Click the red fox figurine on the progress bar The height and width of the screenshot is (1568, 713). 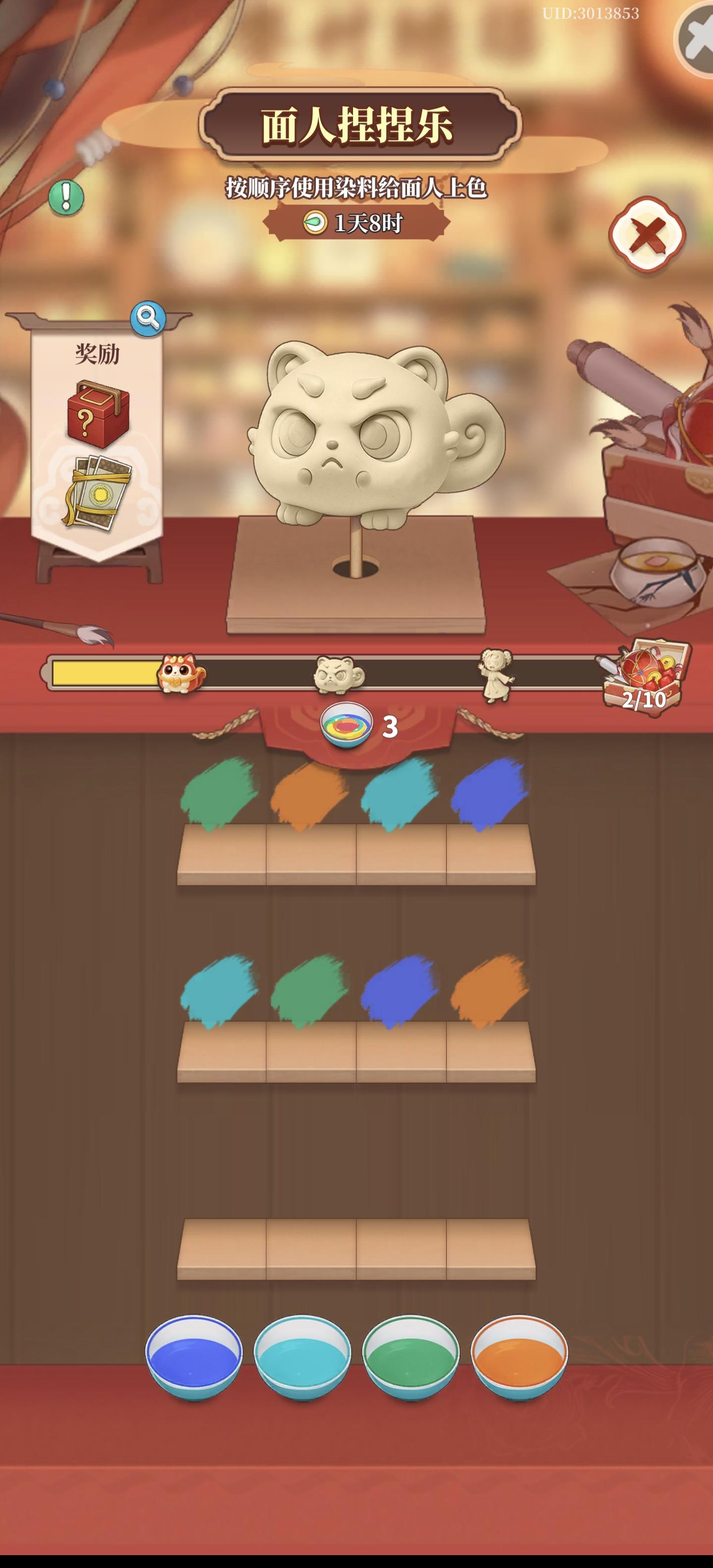click(178, 672)
